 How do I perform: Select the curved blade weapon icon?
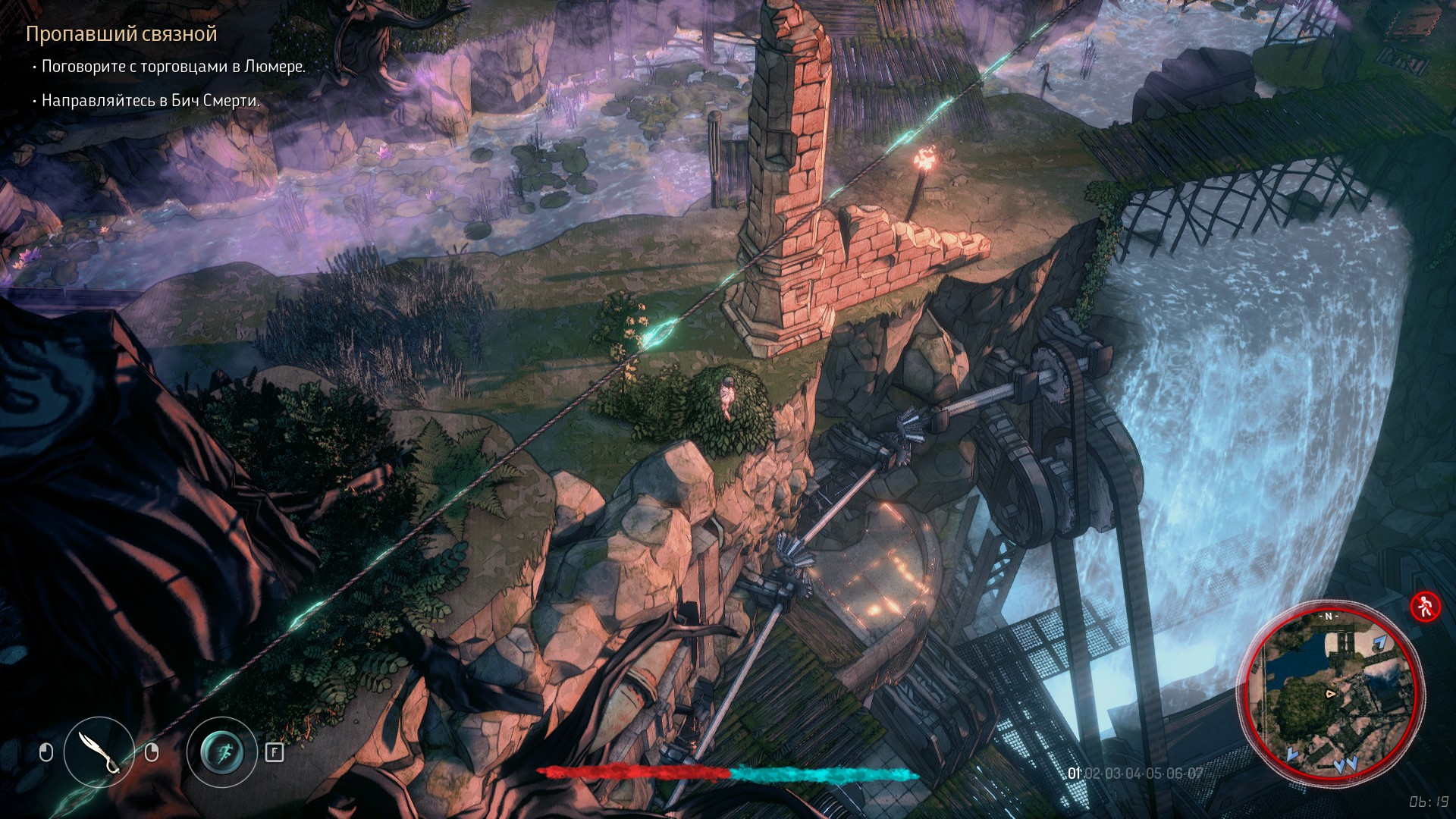pyautogui.click(x=99, y=752)
